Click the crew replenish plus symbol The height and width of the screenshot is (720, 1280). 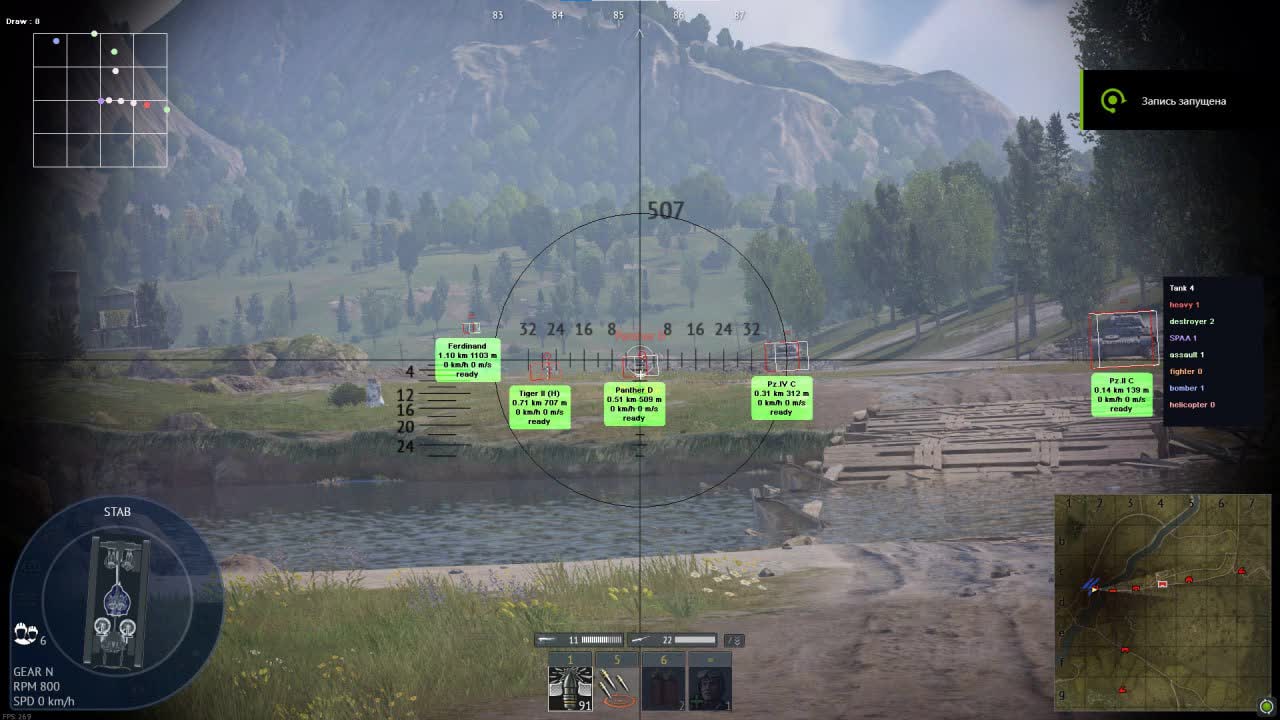[x=696, y=702]
